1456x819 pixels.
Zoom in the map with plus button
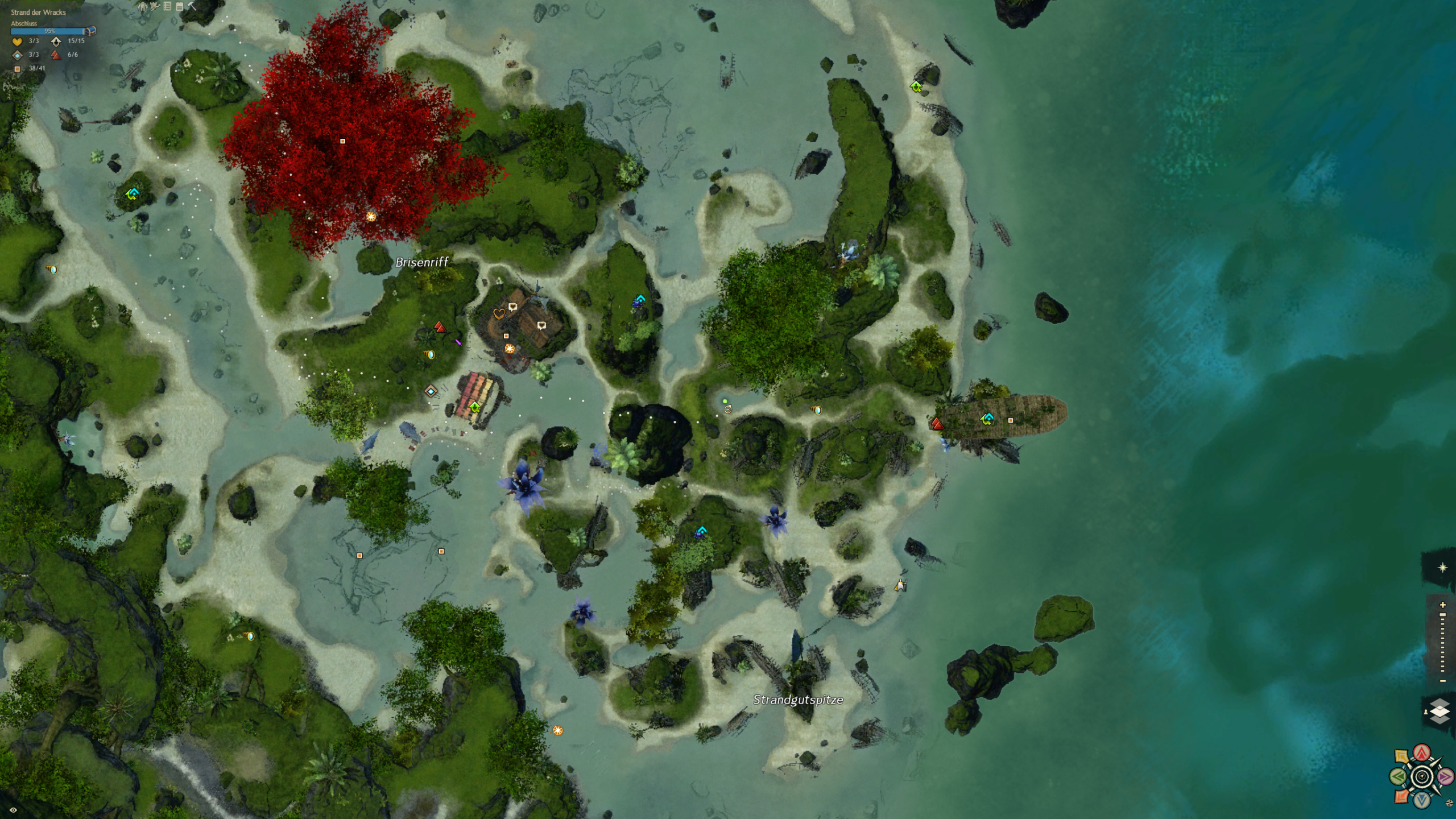click(1442, 605)
